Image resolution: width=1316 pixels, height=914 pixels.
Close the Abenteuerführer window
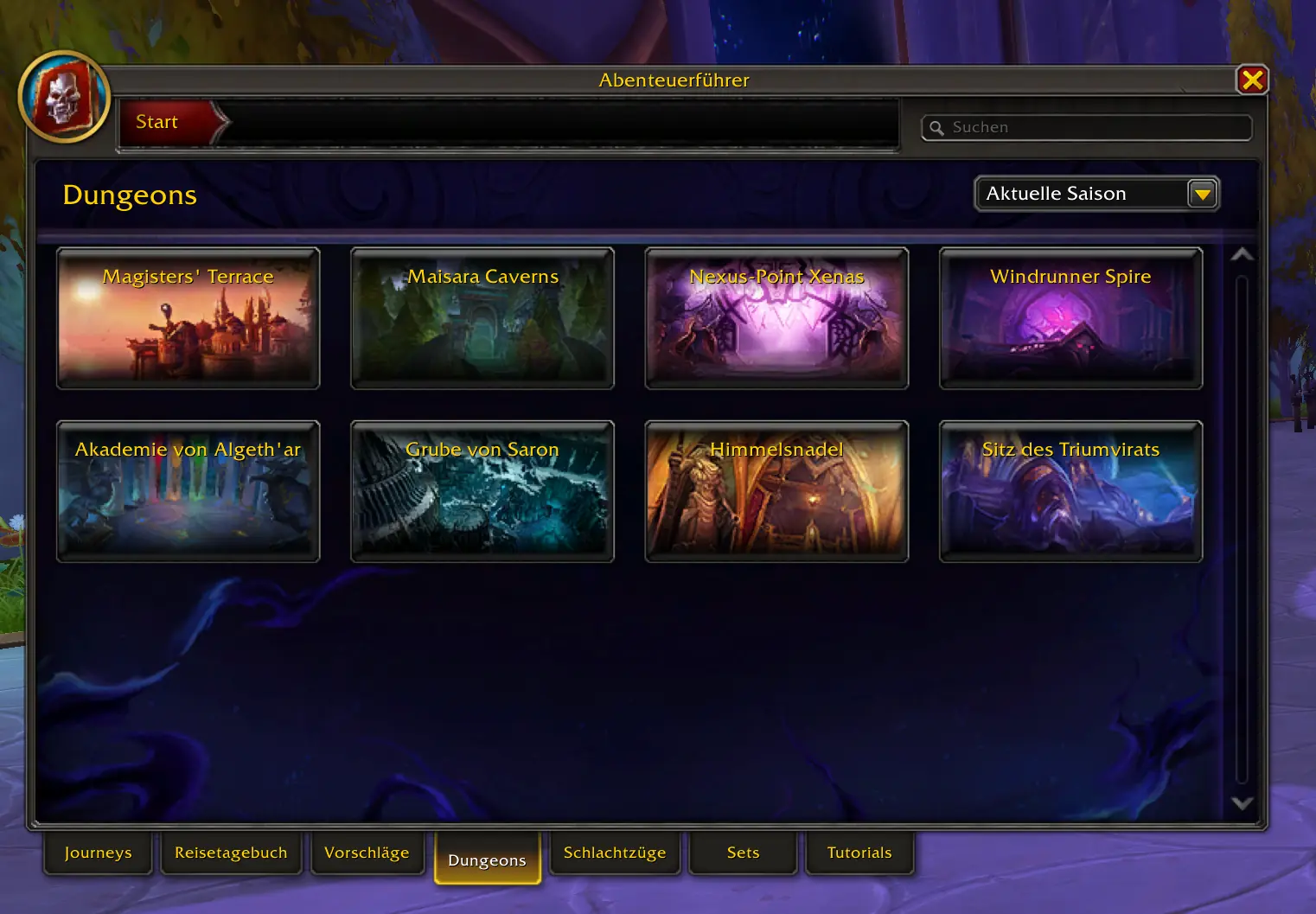(1252, 80)
